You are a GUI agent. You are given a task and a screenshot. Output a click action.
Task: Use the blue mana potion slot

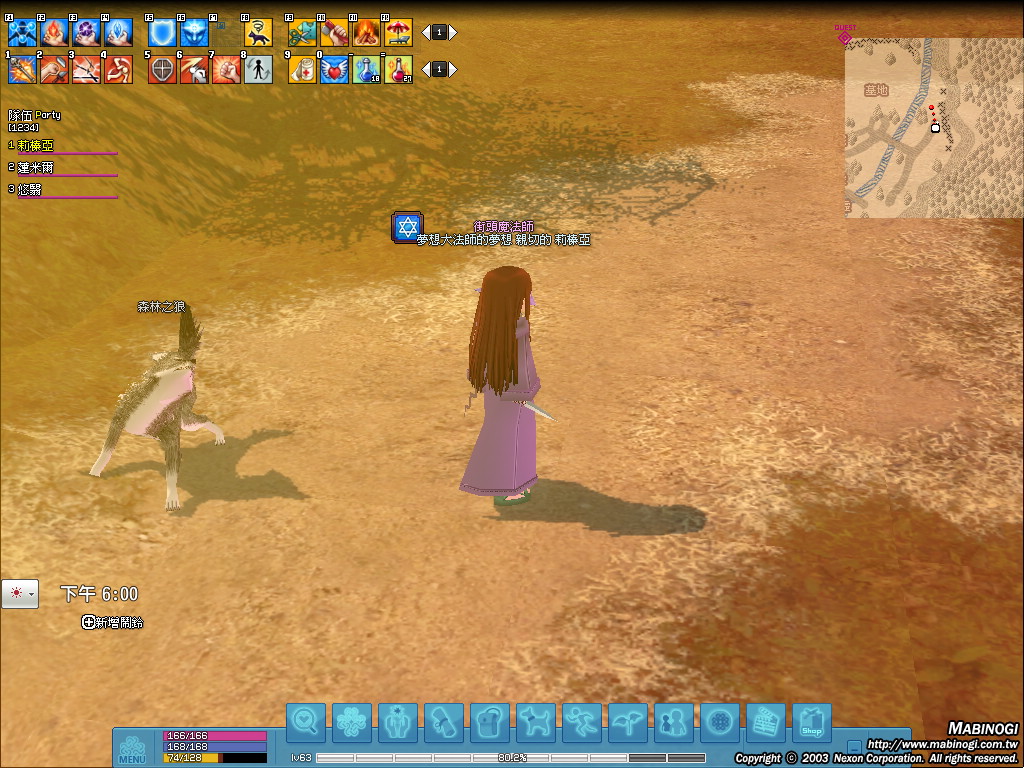[366, 70]
